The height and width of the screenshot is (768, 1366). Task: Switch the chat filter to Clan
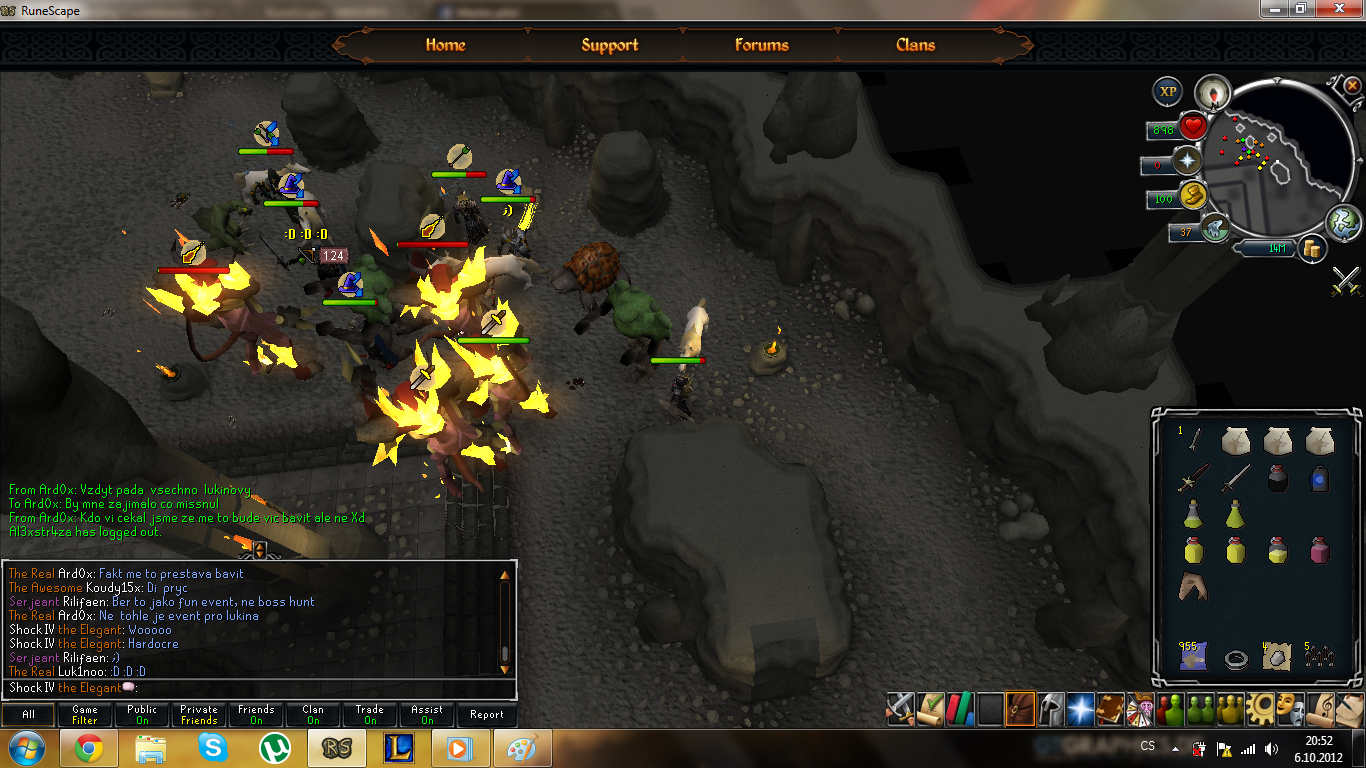click(x=313, y=714)
